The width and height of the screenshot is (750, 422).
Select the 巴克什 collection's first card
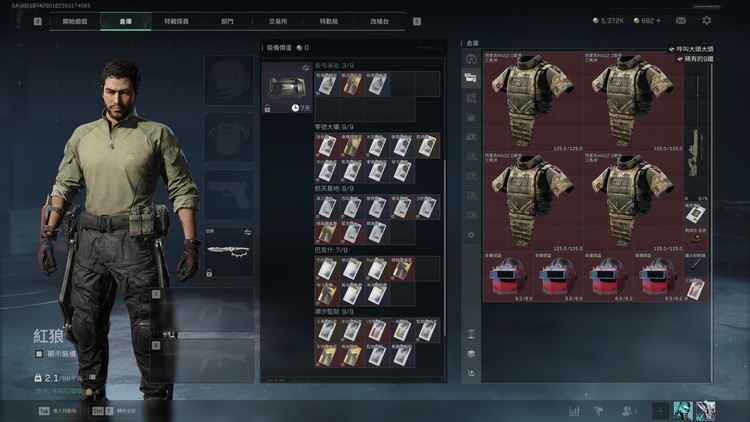click(x=326, y=268)
